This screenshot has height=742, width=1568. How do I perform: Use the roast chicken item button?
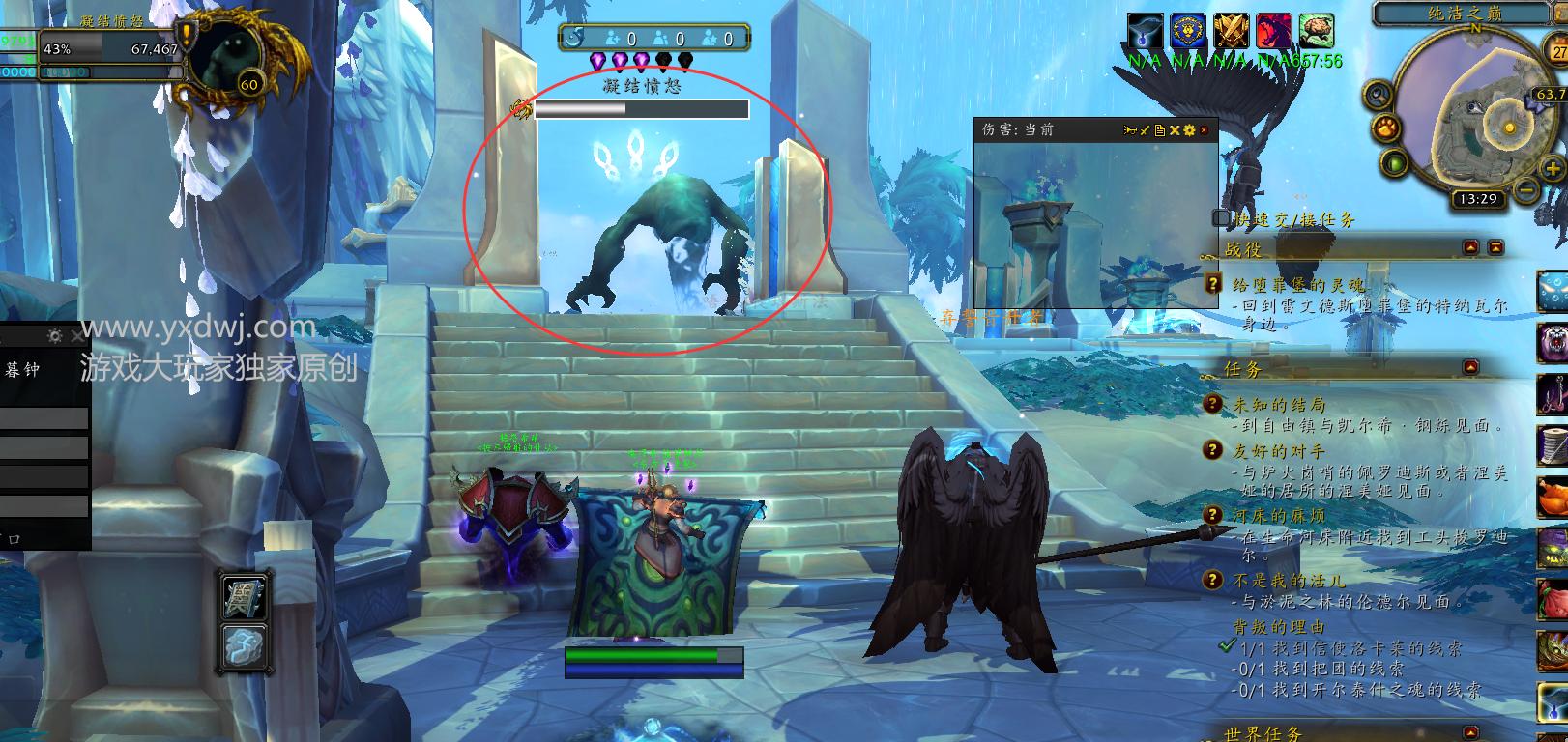pos(1553,498)
